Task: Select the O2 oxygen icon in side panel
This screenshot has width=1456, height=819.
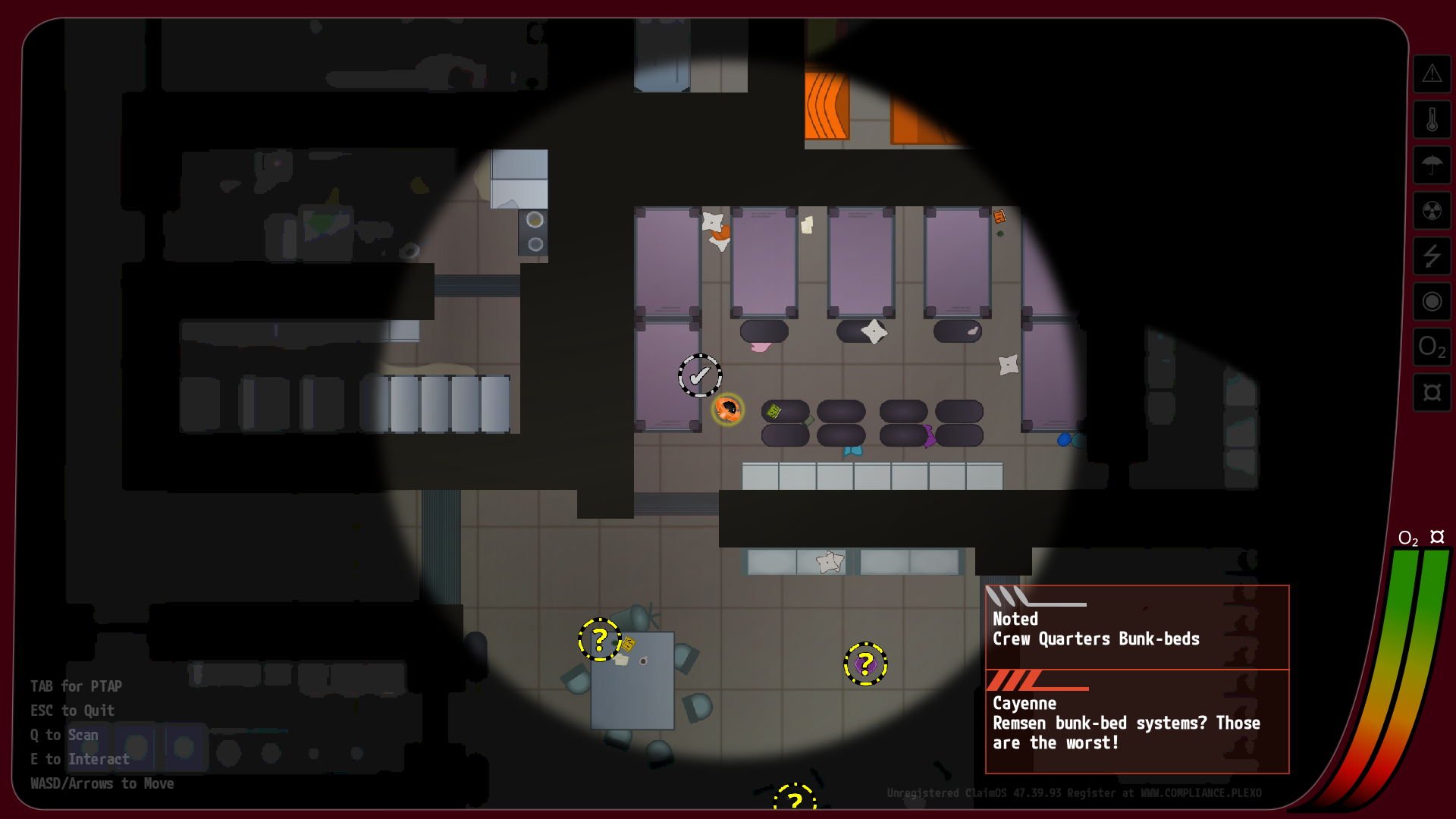Action: pos(1432,347)
